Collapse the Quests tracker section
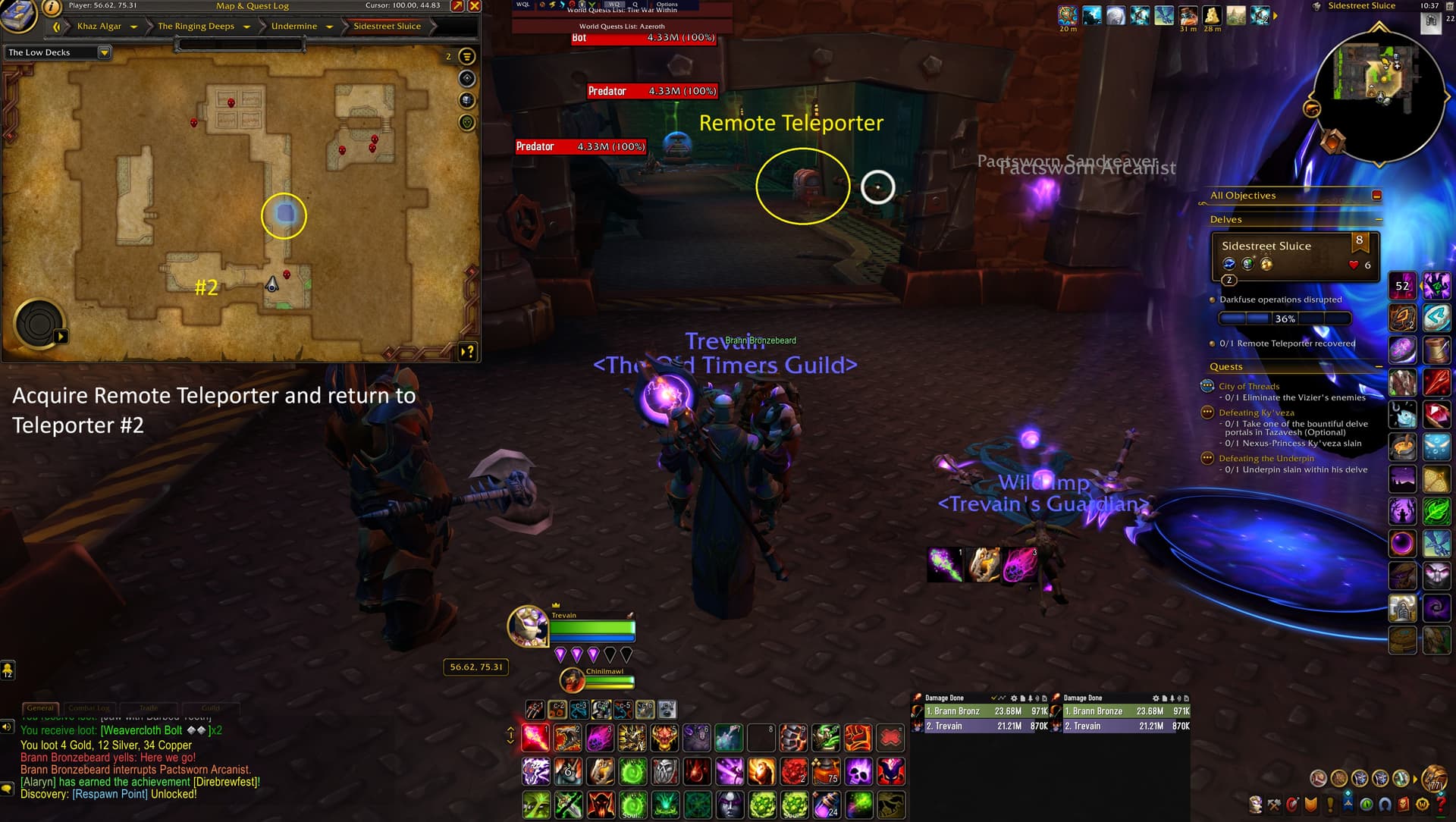1456x822 pixels. coord(1378,367)
